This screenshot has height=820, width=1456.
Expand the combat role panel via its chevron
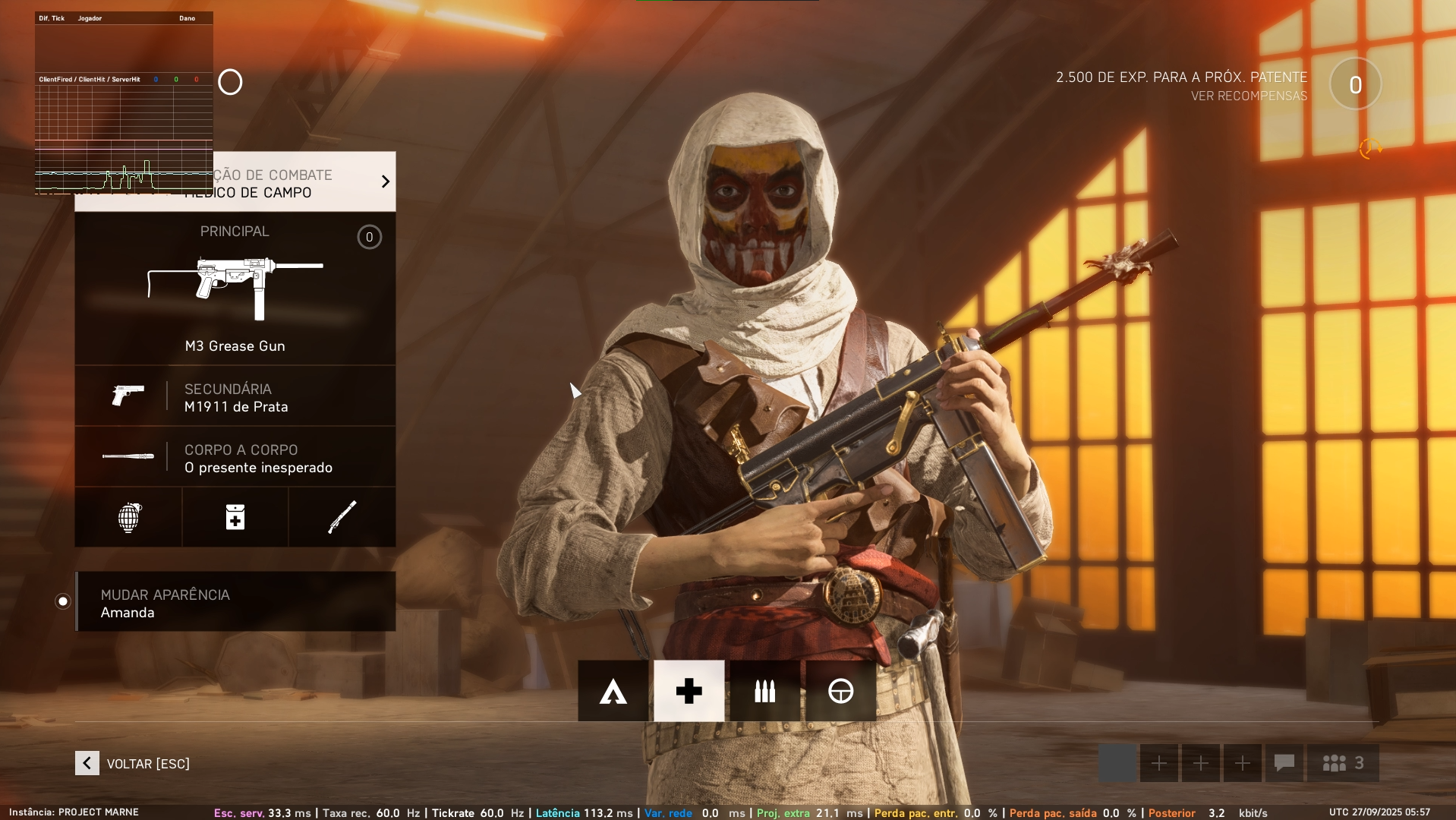pyautogui.click(x=384, y=181)
